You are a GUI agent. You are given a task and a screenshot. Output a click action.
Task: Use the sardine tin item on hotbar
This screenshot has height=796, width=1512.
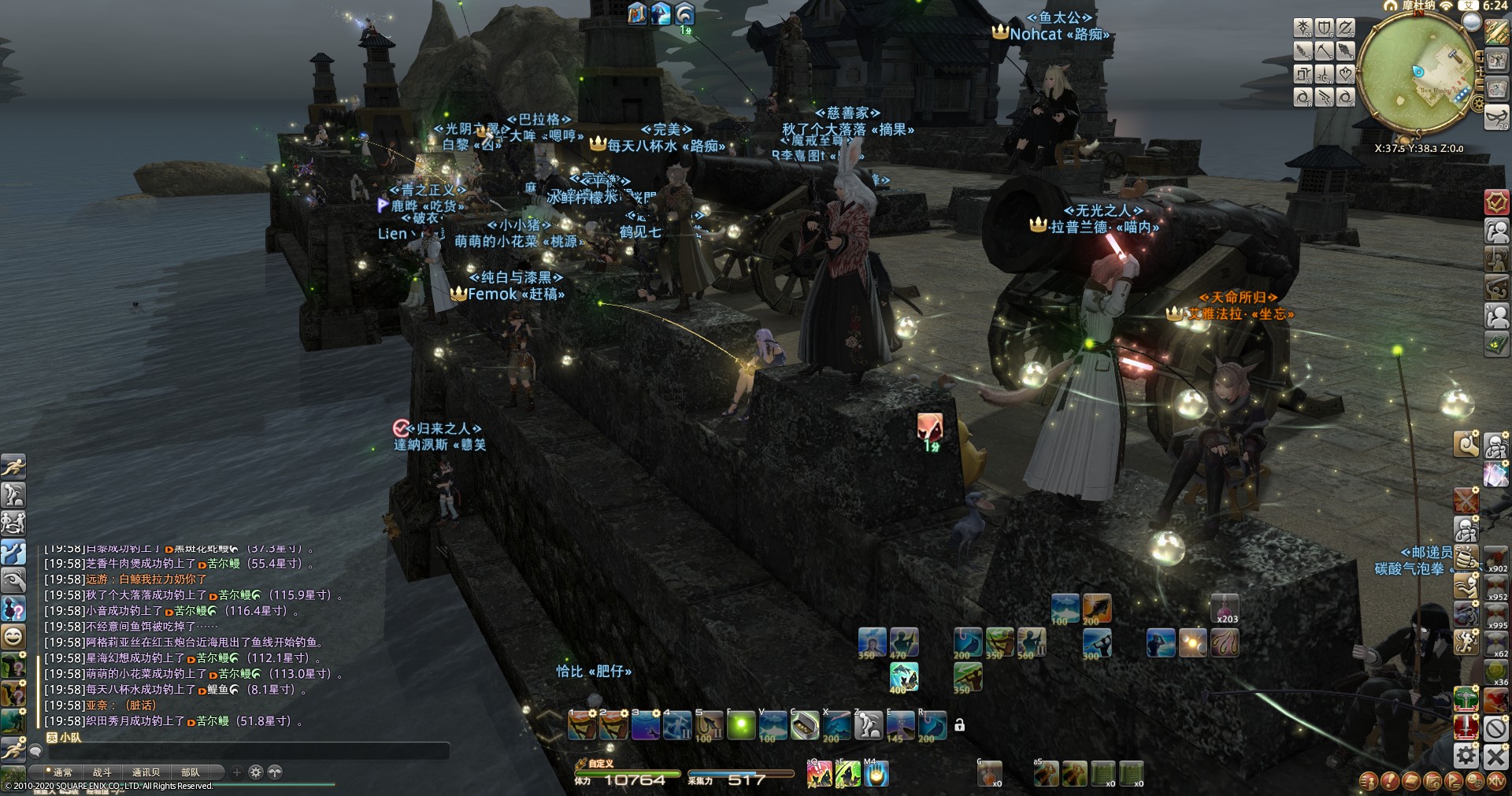coord(804,726)
